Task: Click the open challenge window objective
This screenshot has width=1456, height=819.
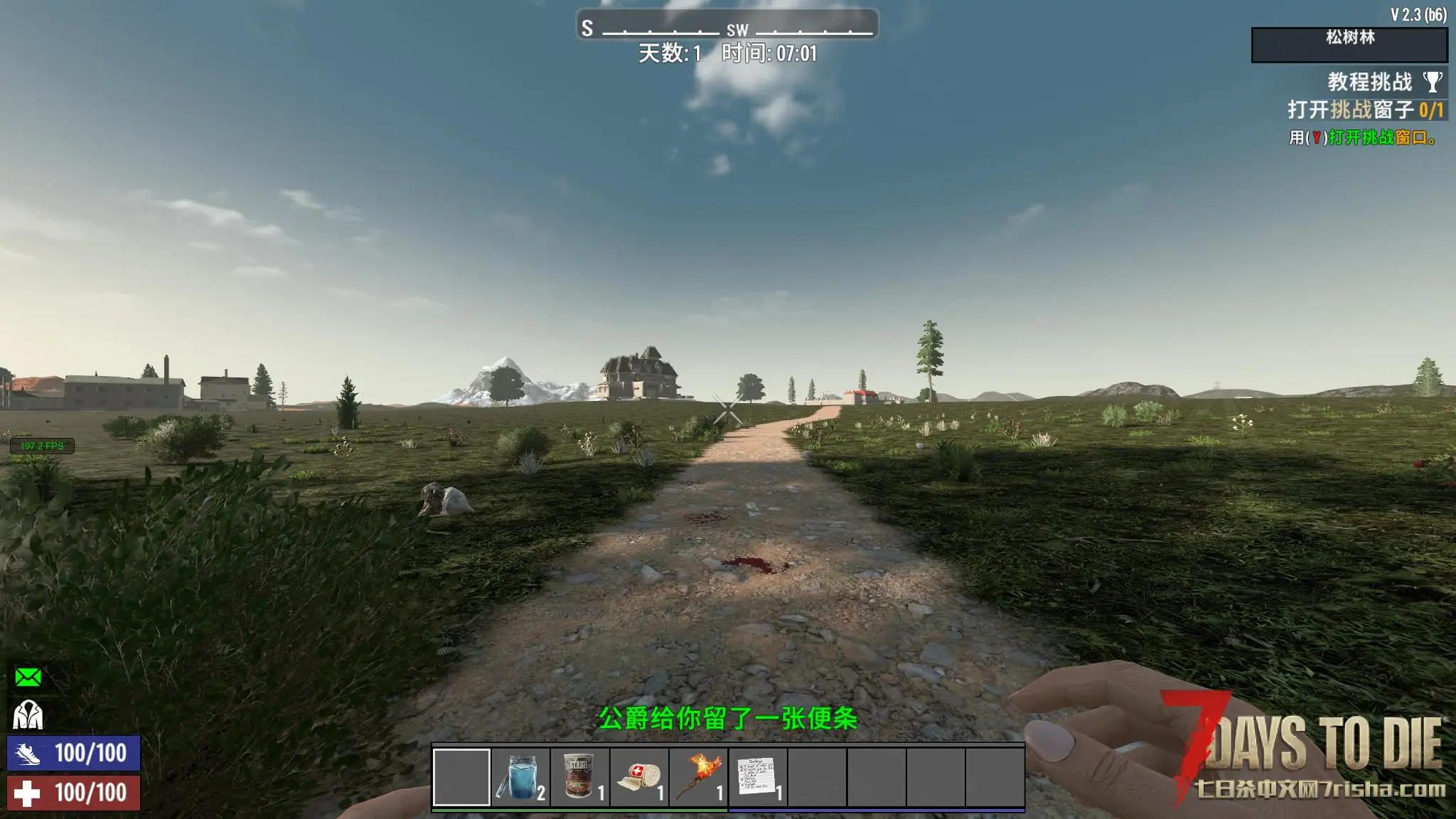Action: tap(1365, 110)
